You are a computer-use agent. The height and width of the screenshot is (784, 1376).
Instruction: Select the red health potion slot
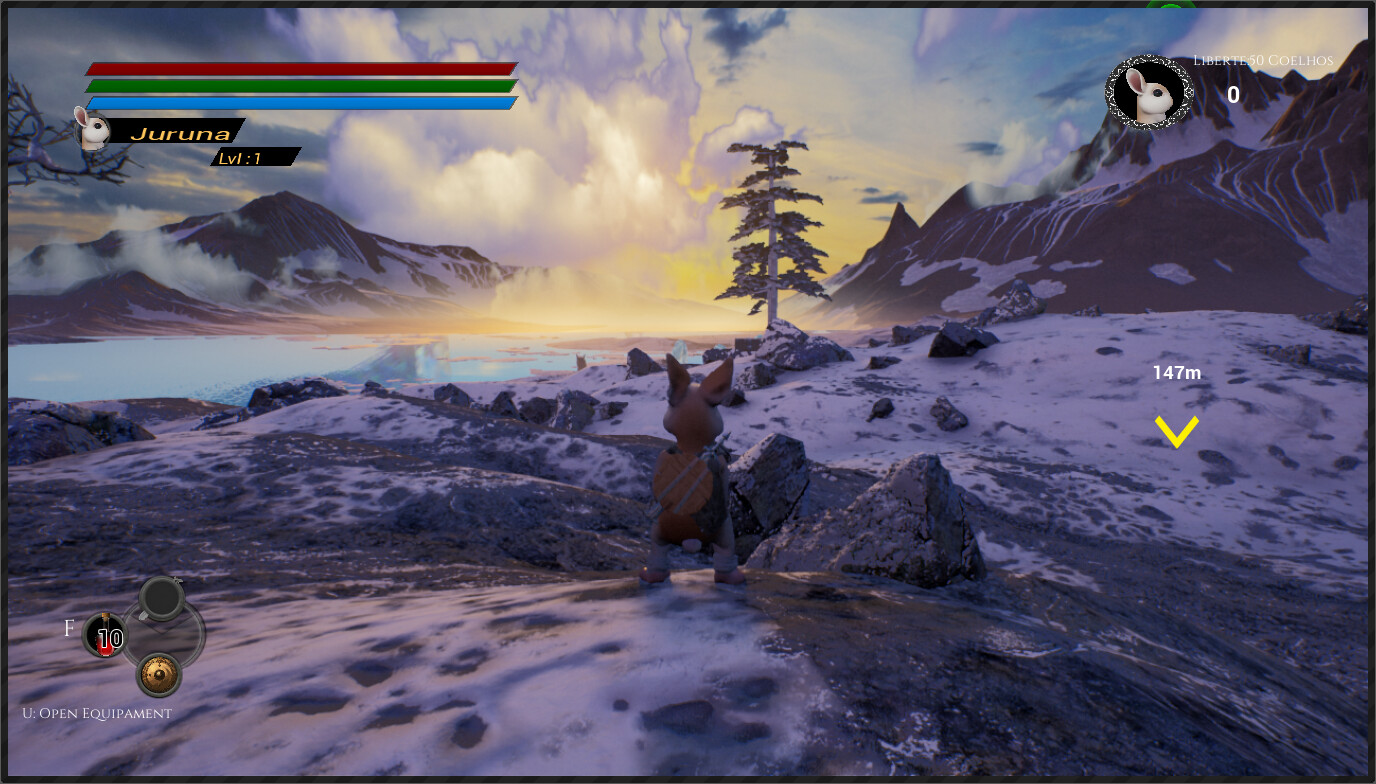[104, 636]
